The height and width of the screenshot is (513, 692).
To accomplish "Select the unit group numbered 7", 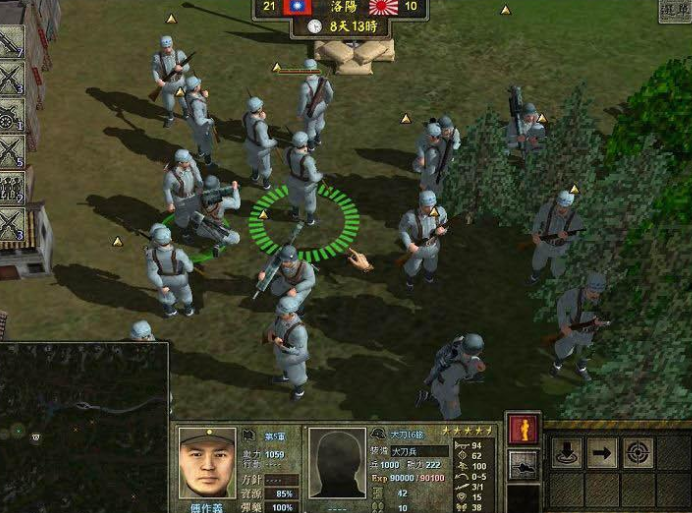I will tap(12, 42).
